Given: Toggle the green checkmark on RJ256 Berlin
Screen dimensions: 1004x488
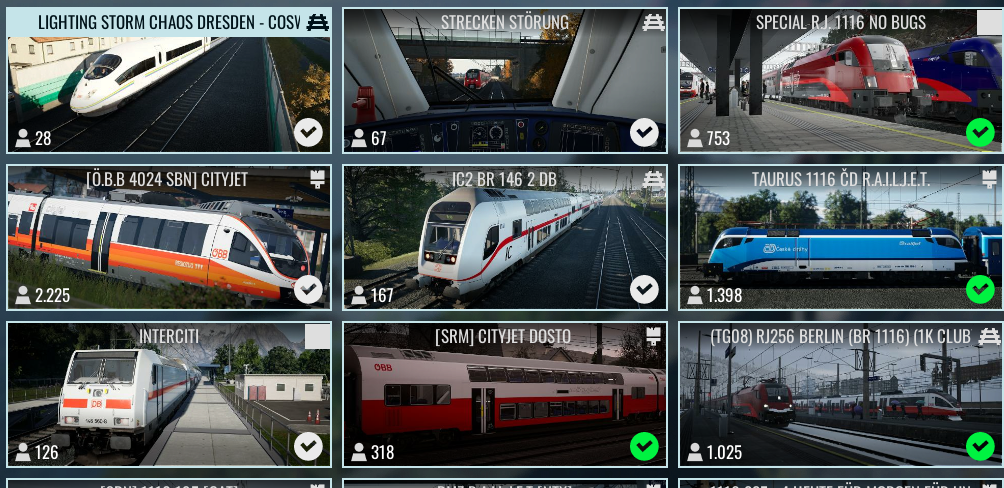Looking at the screenshot, I should click(x=980, y=446).
